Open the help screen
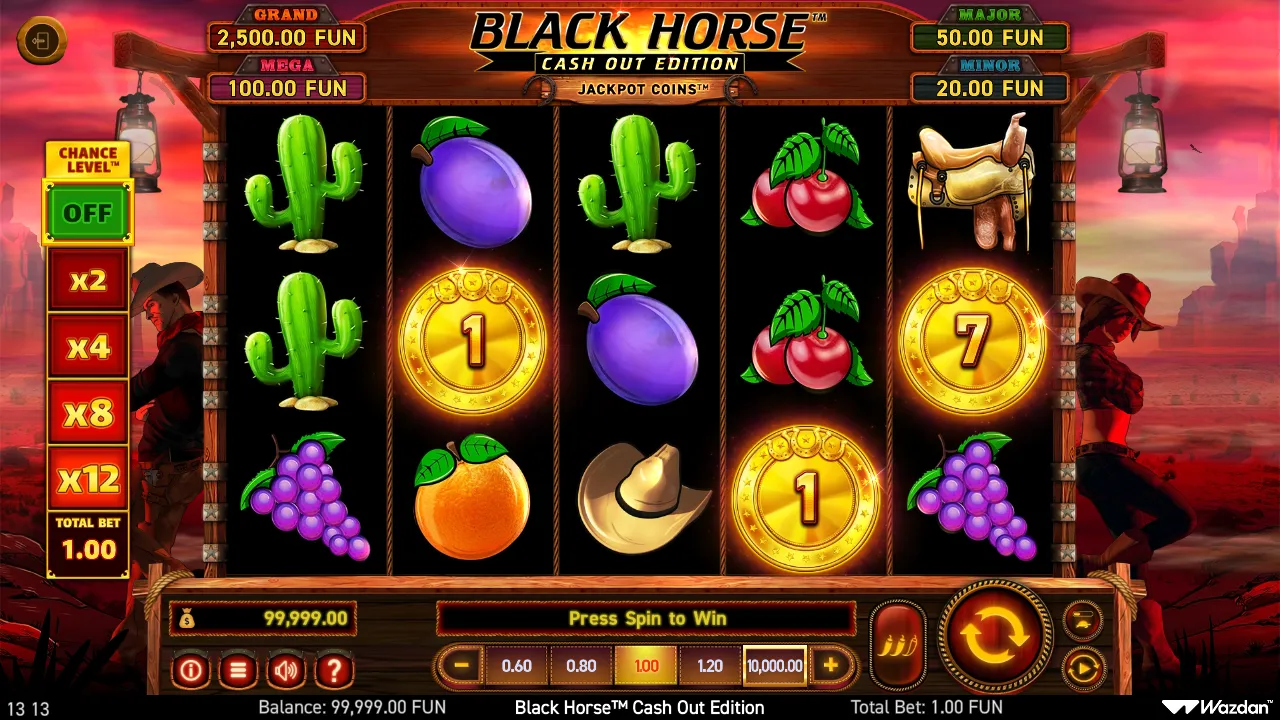 click(x=332, y=671)
